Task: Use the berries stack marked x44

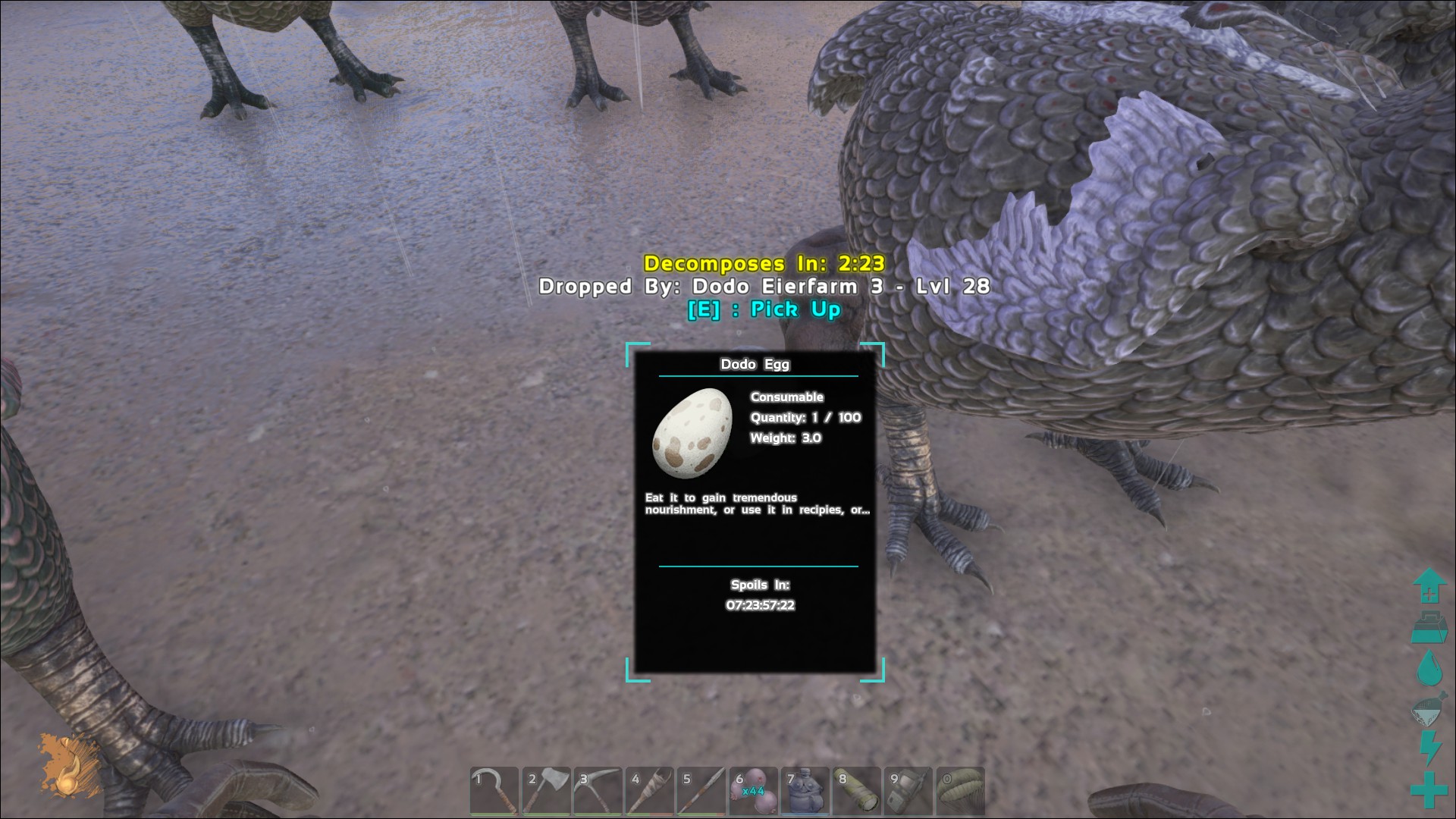Action: (x=753, y=792)
